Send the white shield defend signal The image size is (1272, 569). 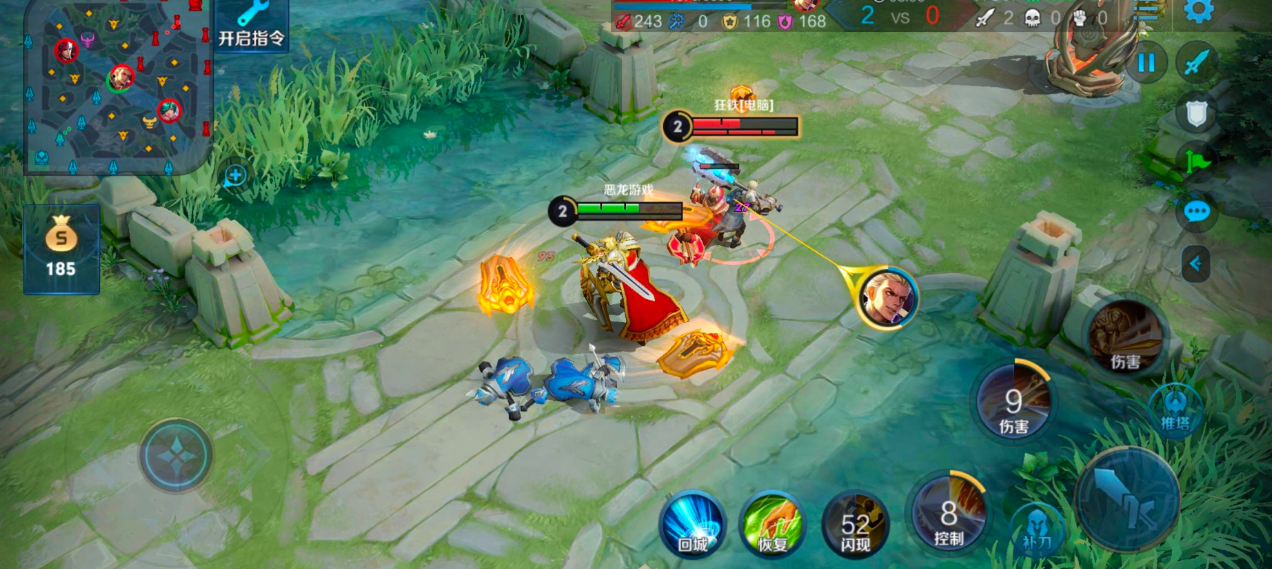coord(1196,114)
